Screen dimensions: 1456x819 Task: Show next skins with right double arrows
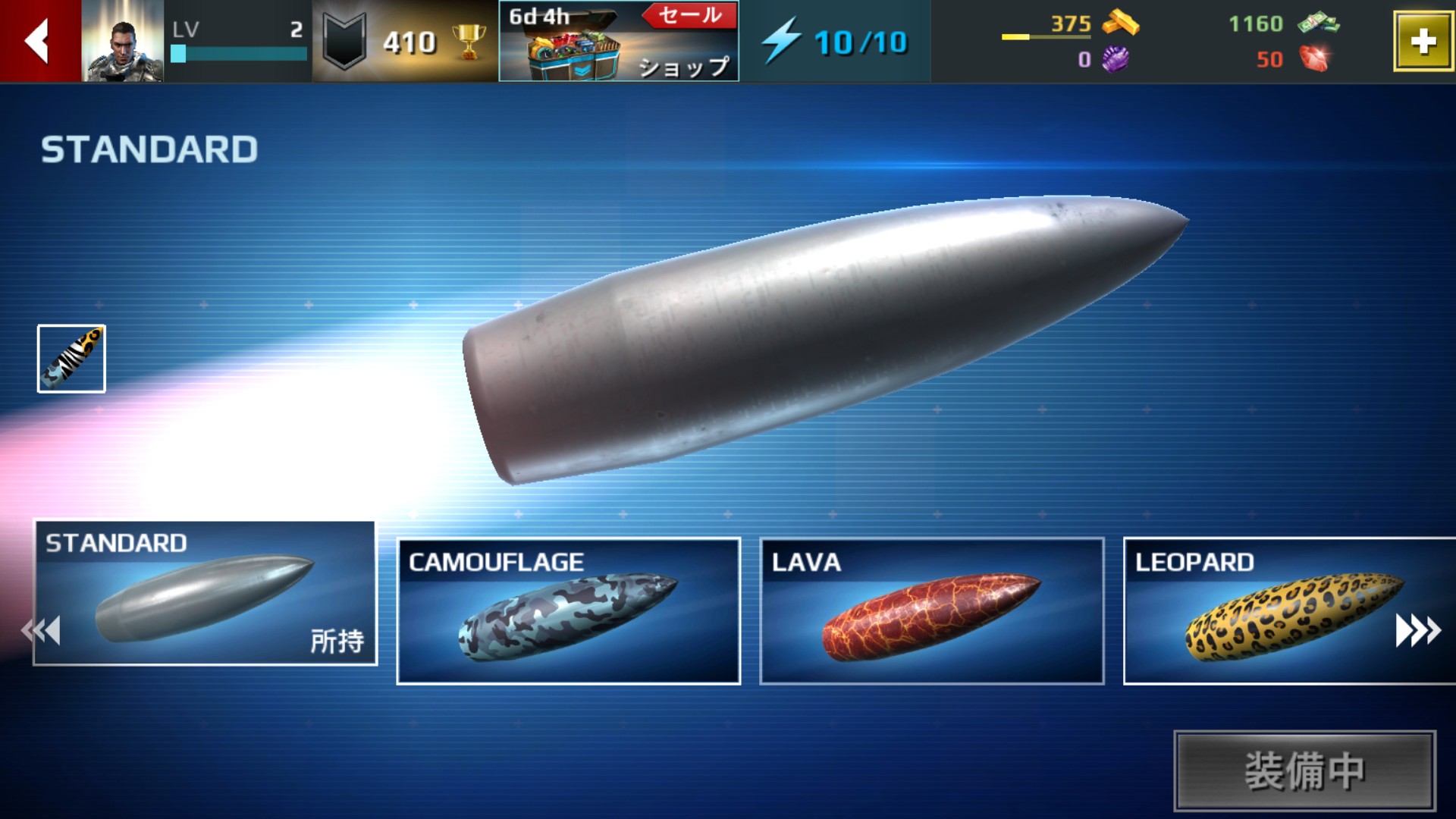pyautogui.click(x=1417, y=630)
